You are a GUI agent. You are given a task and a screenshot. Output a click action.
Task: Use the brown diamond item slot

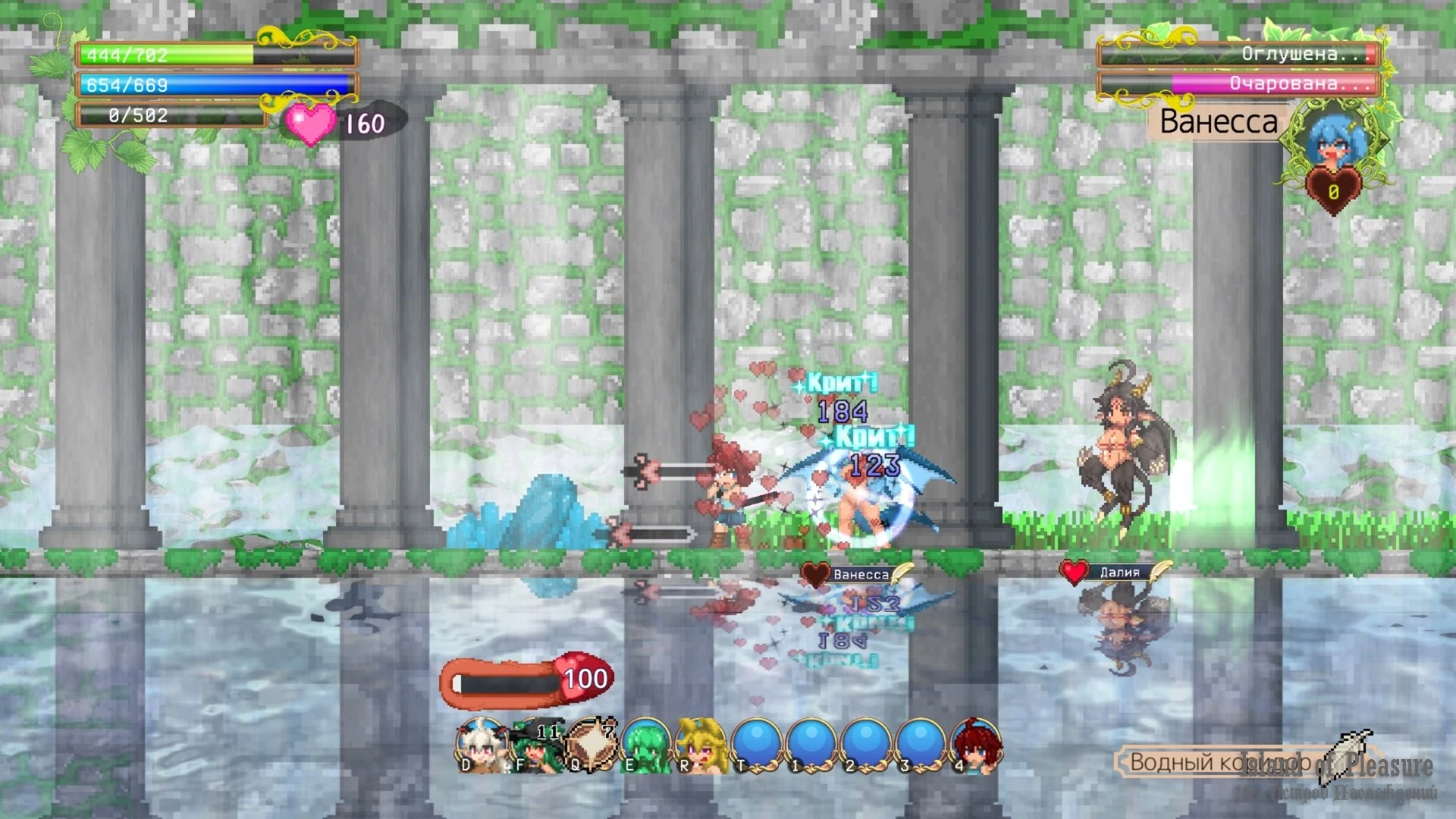[x=591, y=745]
